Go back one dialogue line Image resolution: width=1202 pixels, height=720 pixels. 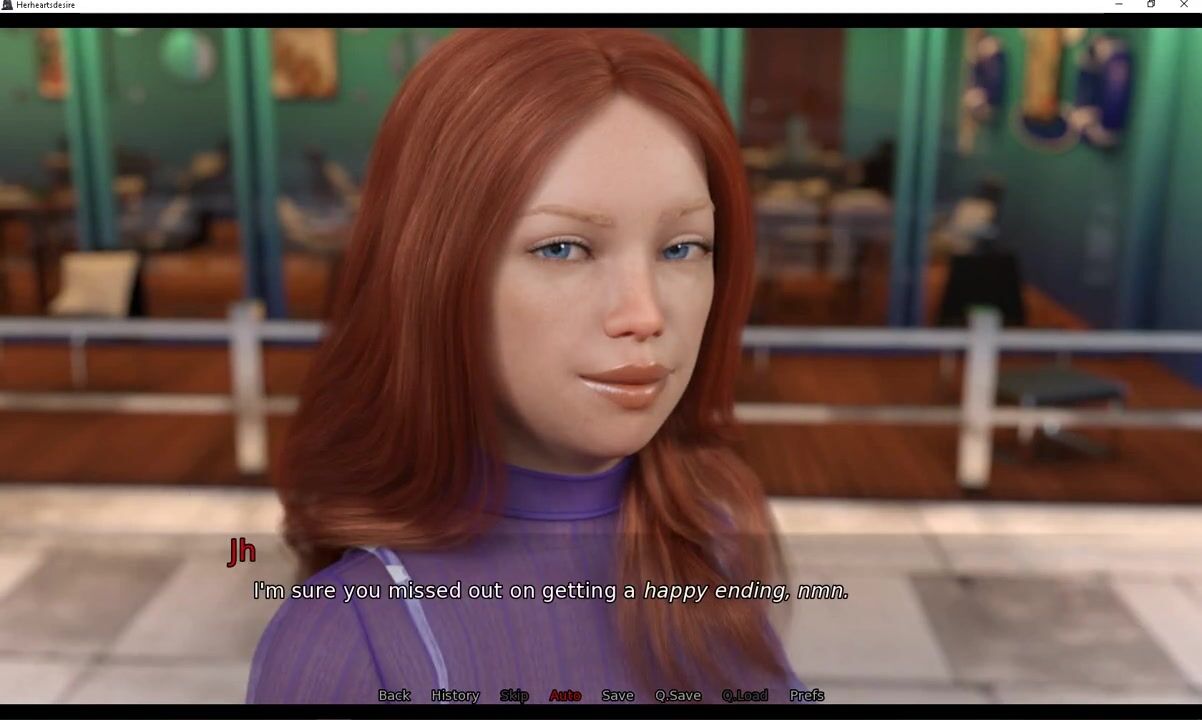pyautogui.click(x=394, y=695)
